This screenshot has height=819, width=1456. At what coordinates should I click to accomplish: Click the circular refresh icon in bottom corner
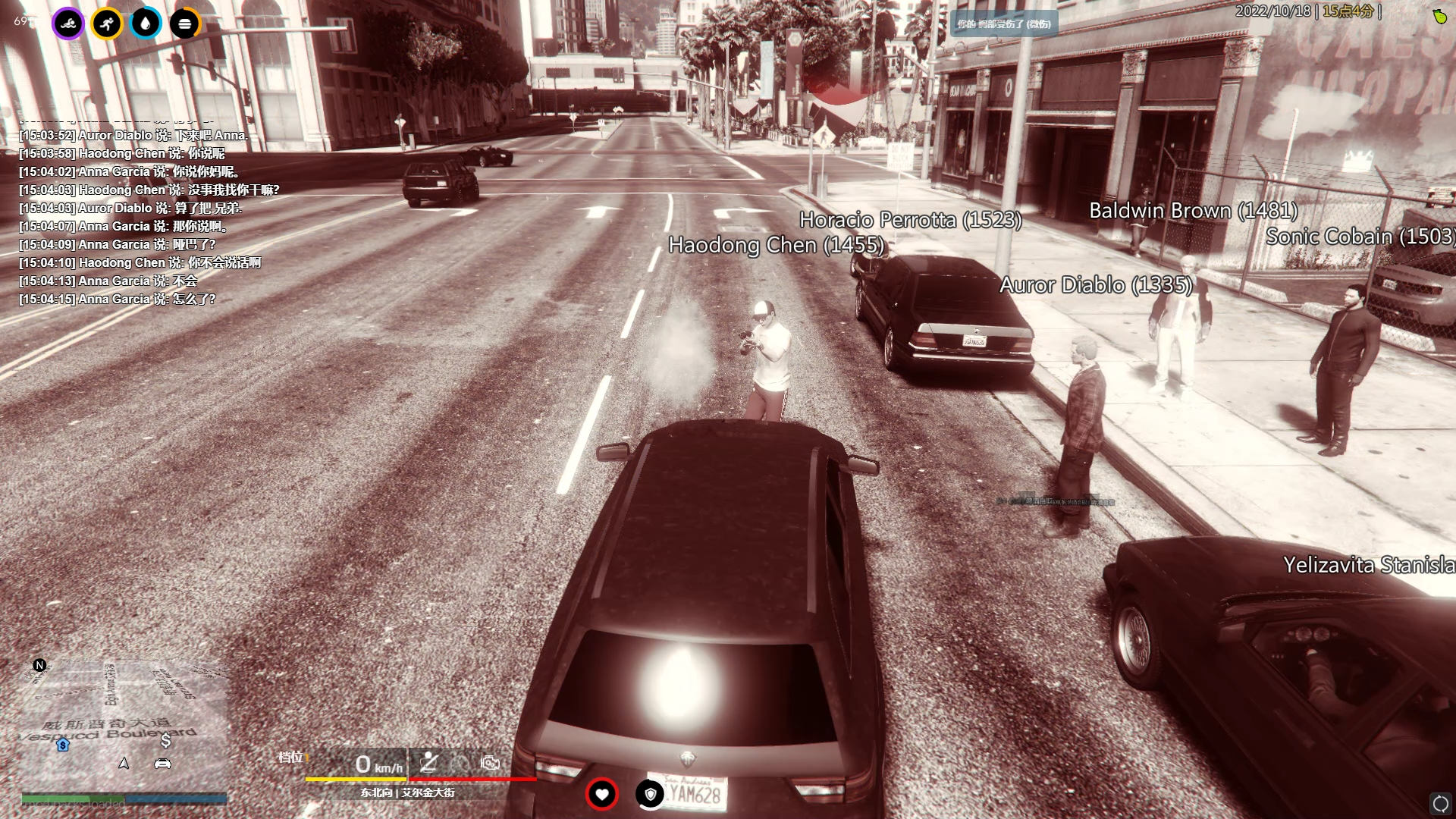(x=1440, y=803)
